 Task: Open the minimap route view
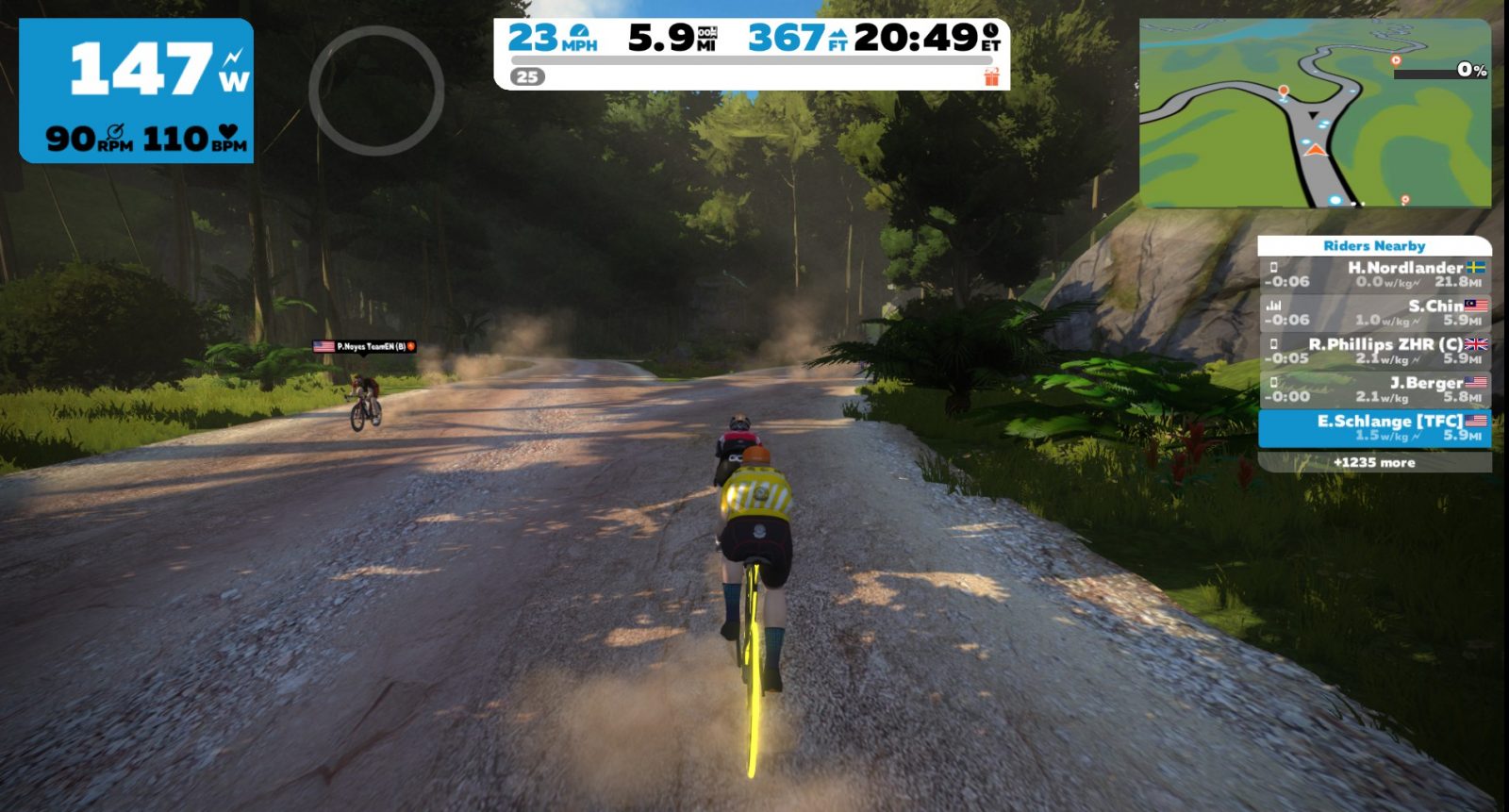click(x=1314, y=114)
